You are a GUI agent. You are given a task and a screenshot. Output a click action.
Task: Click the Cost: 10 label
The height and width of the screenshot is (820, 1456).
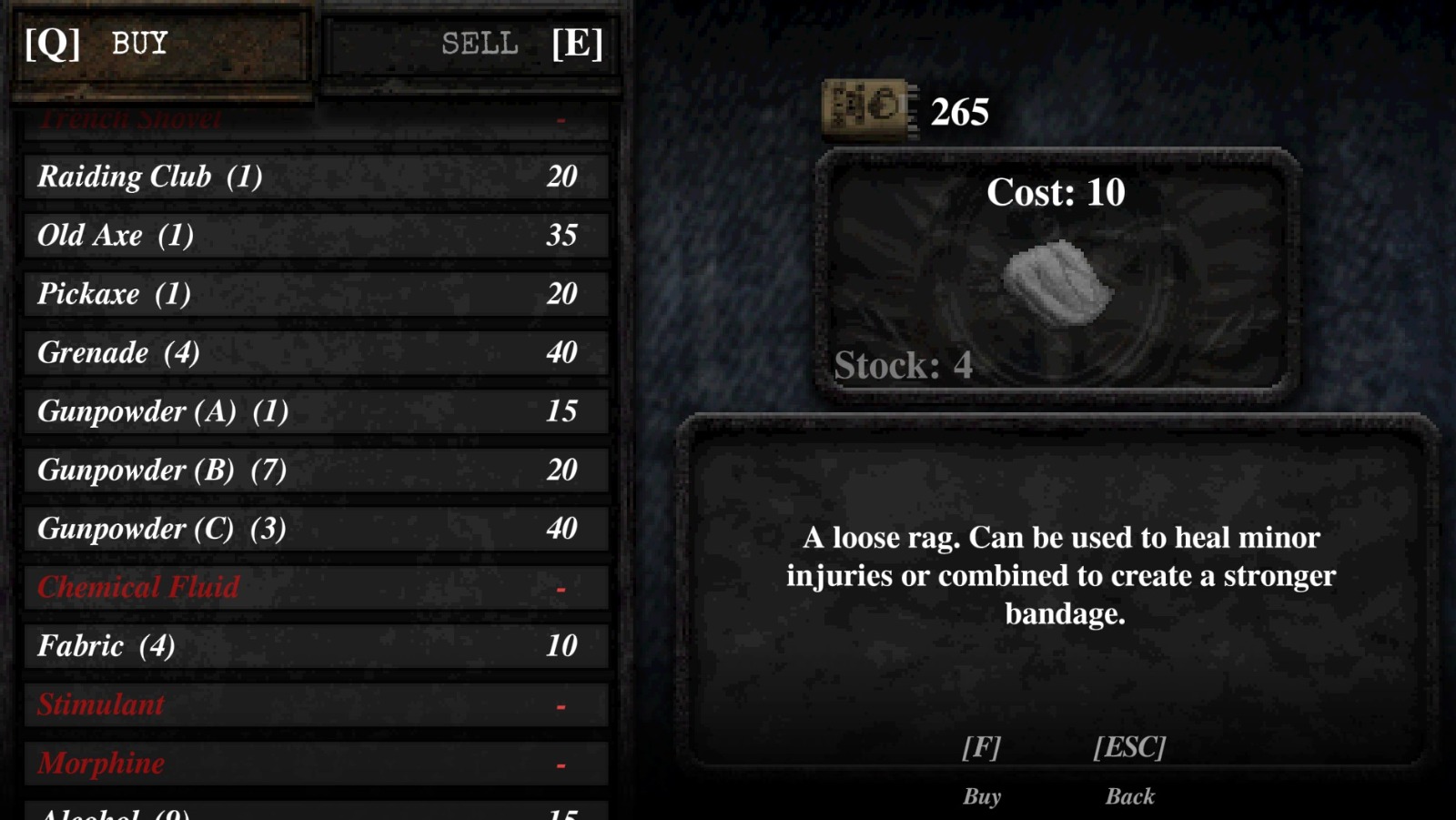tap(1058, 192)
